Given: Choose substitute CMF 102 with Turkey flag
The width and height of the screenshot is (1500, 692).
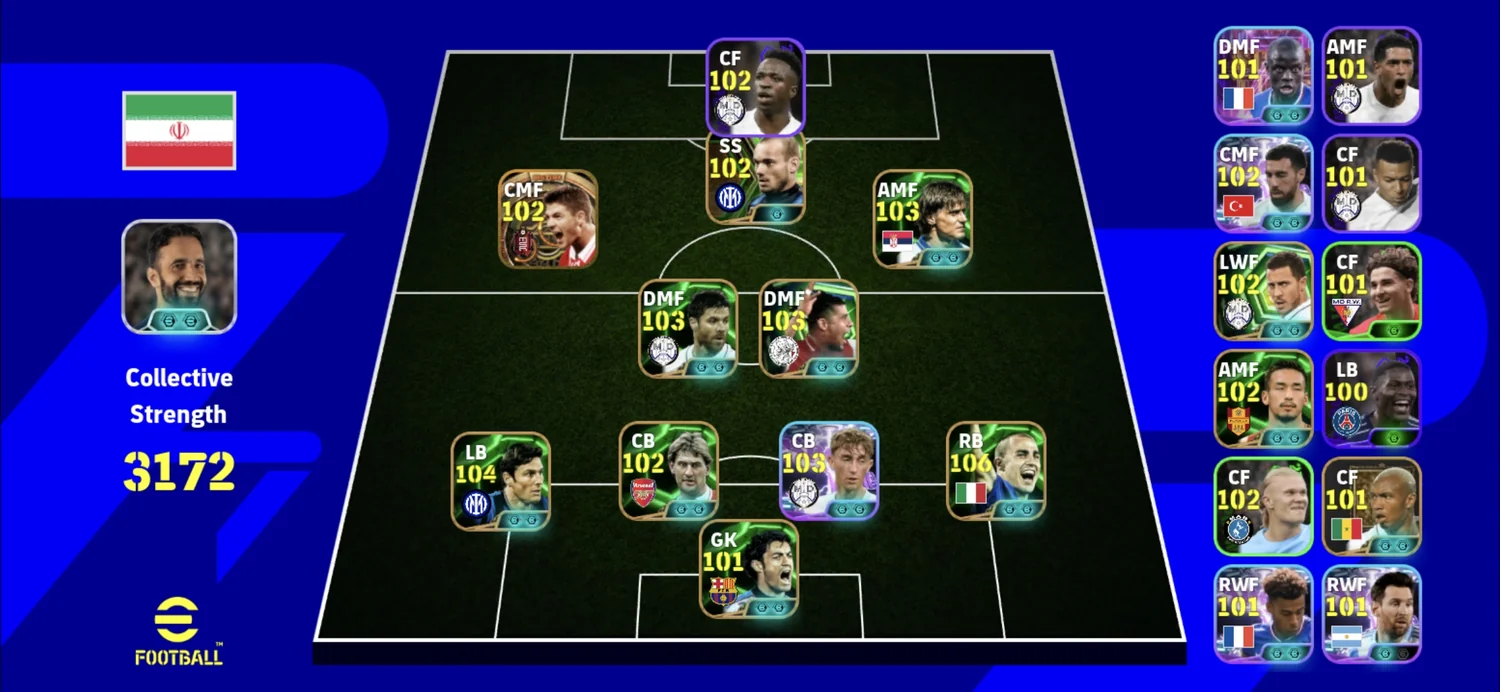Looking at the screenshot, I should pos(1263,184).
